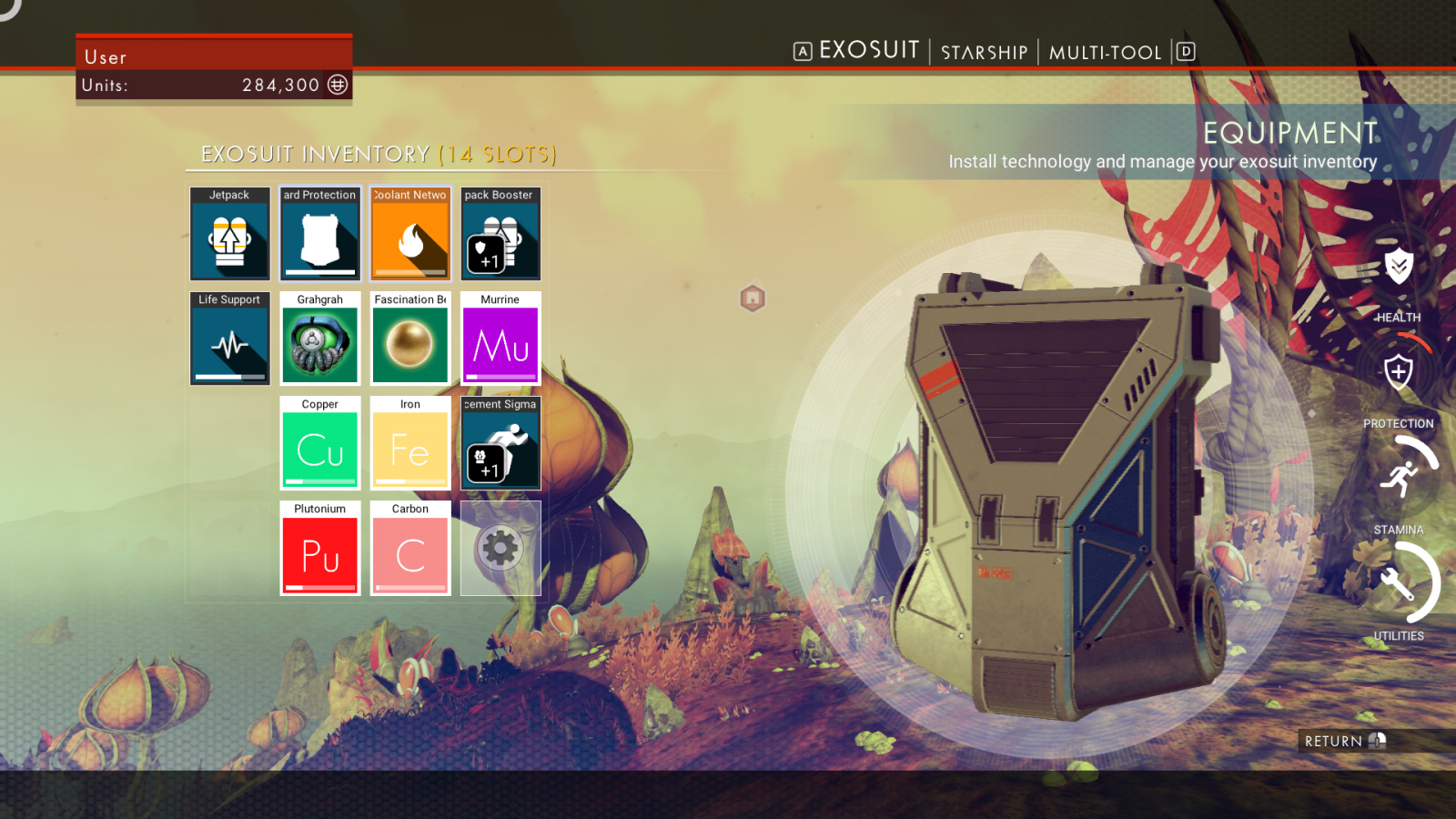Click the Jetpack Booster +1 module
This screenshot has height=819, width=1456.
click(500, 235)
